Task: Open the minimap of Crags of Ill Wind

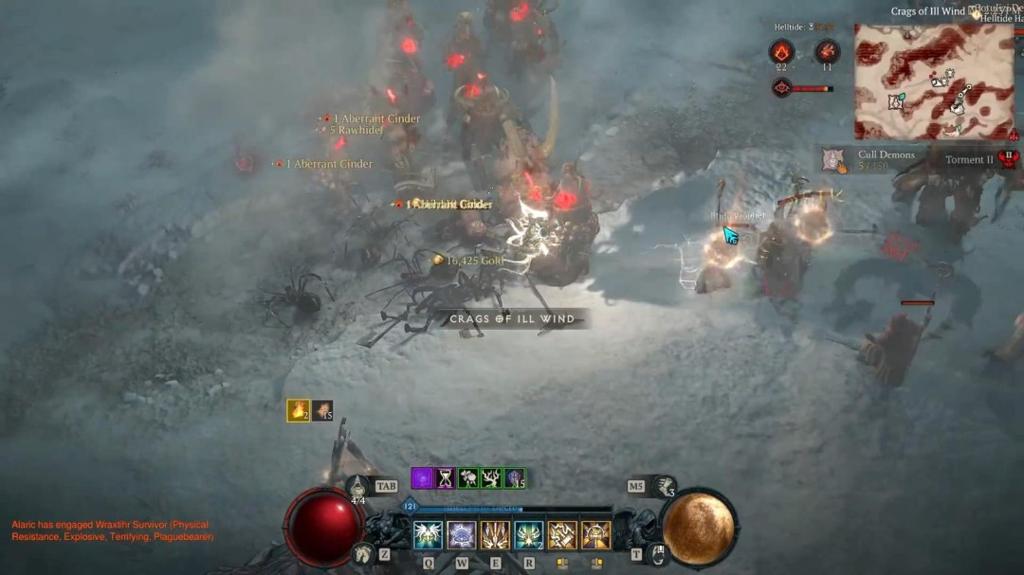Action: [920, 82]
